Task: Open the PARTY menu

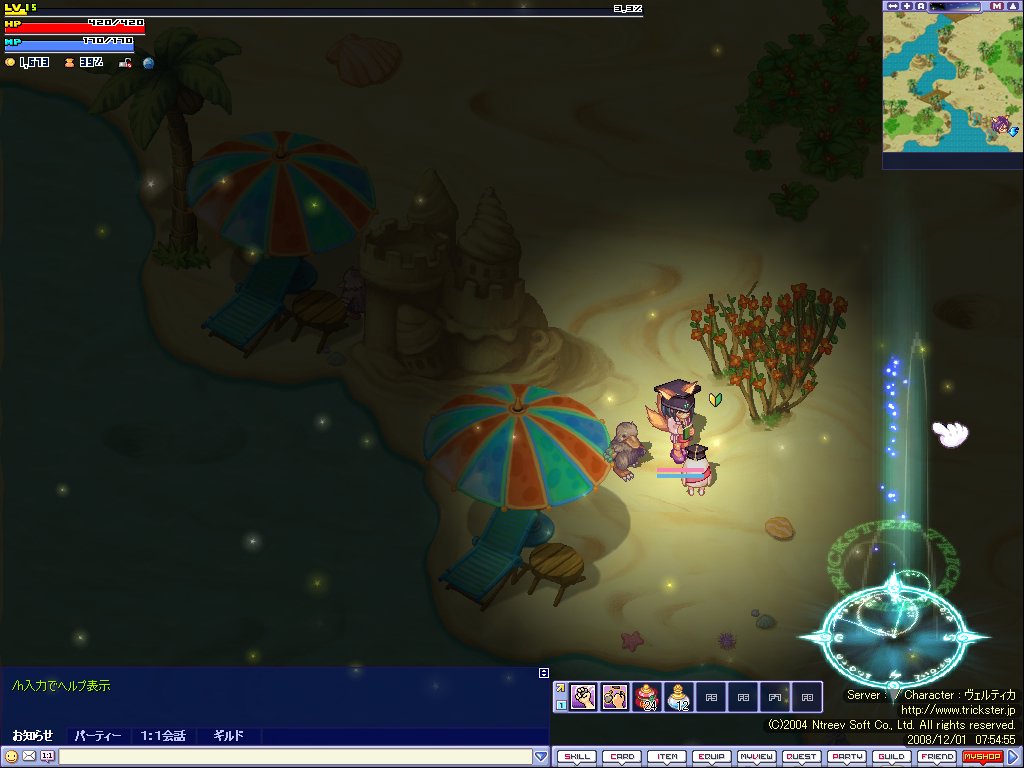Action: click(847, 757)
